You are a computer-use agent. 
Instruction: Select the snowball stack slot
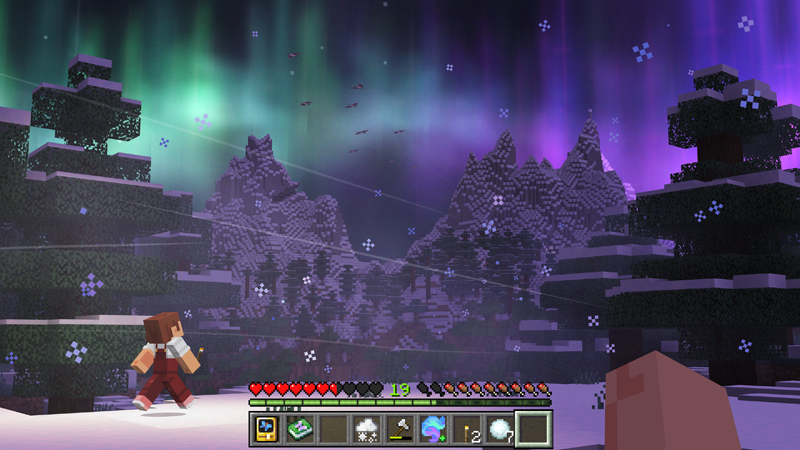click(x=500, y=430)
